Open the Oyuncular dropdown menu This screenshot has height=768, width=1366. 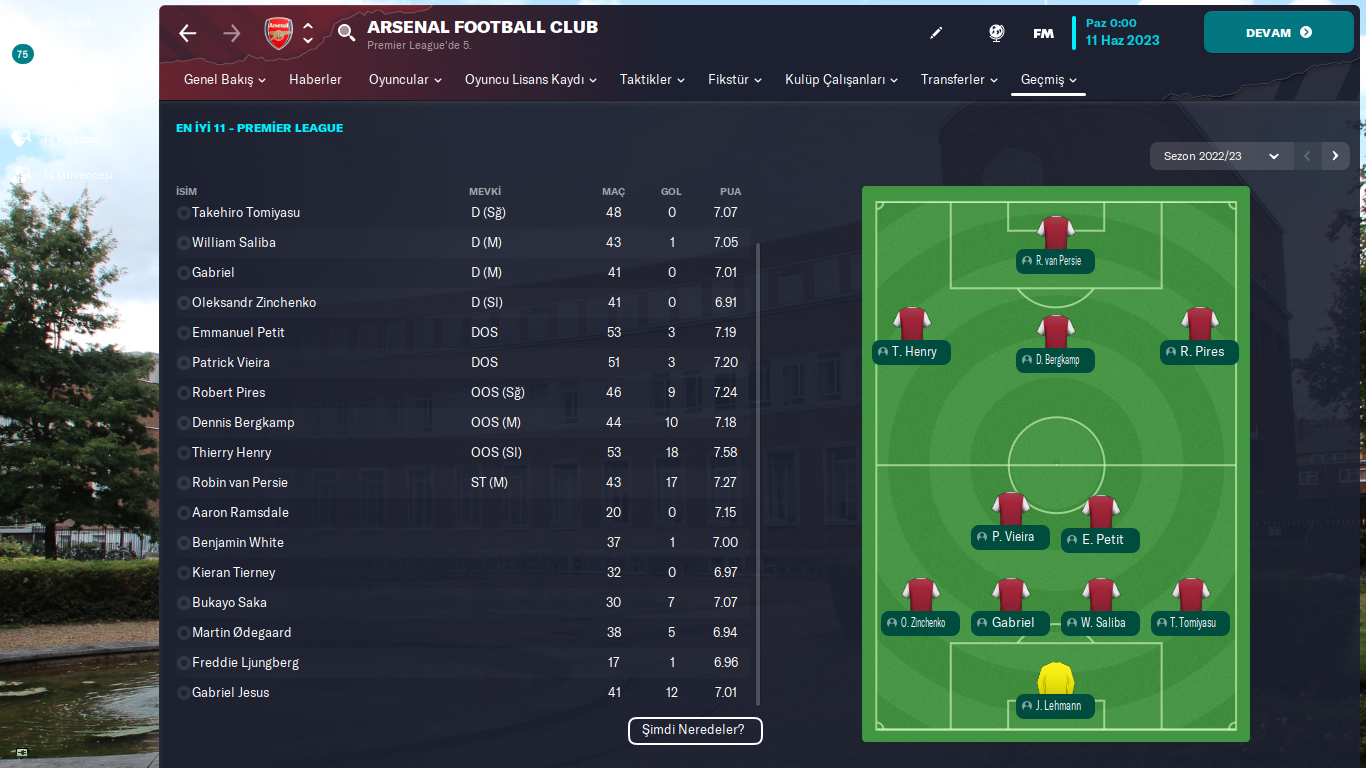tap(405, 80)
